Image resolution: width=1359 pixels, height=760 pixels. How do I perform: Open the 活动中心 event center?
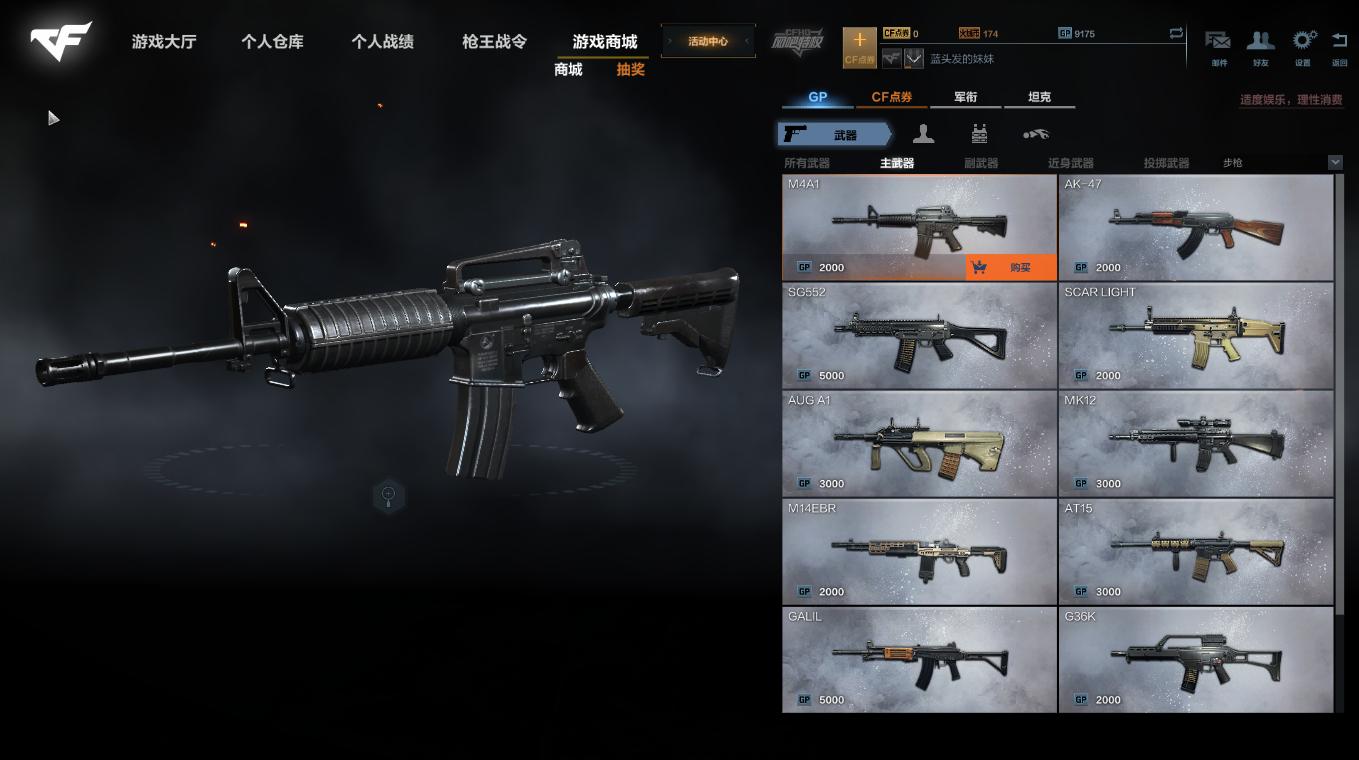pos(708,42)
